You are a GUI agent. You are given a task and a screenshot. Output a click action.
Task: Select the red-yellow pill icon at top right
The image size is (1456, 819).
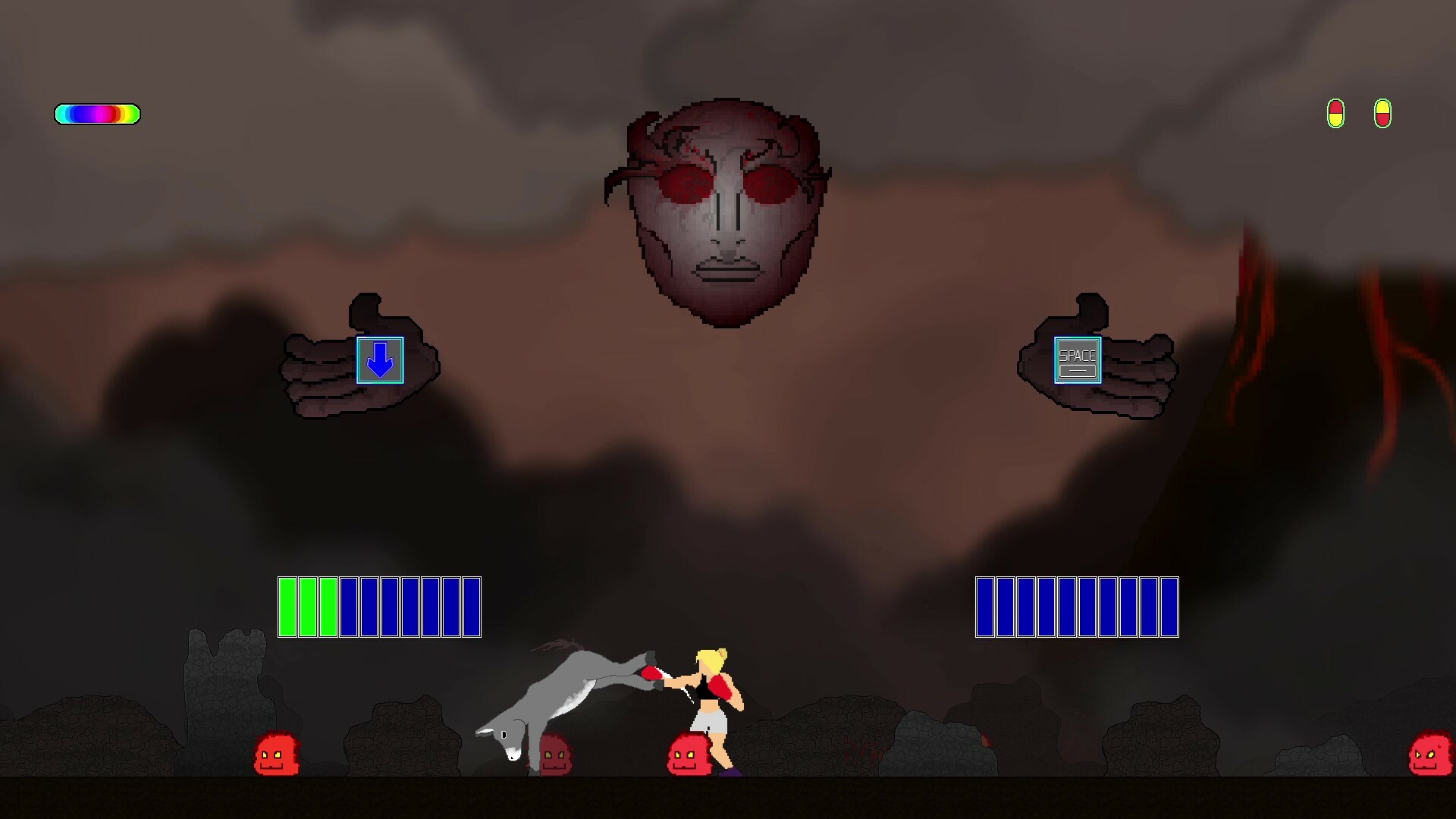(1335, 115)
